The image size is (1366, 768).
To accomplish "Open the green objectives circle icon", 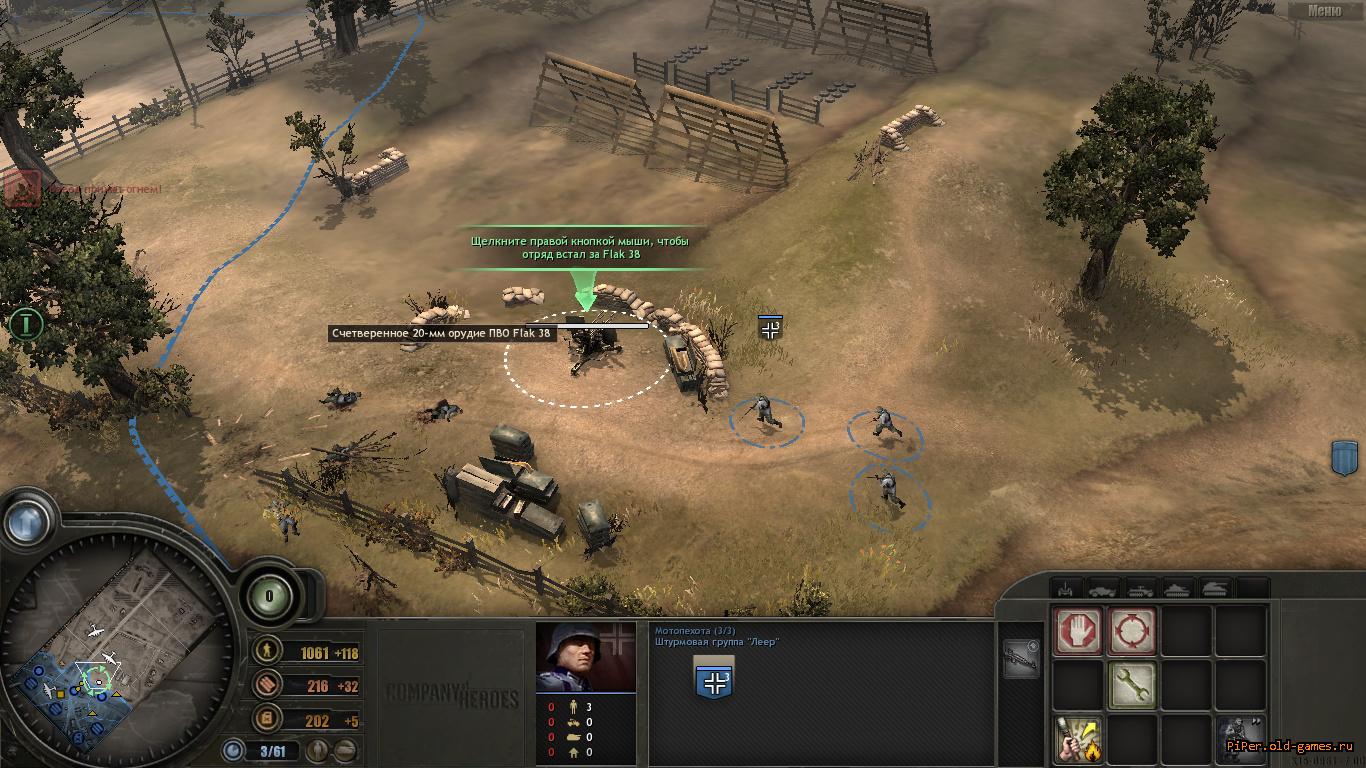I will 27,324.
